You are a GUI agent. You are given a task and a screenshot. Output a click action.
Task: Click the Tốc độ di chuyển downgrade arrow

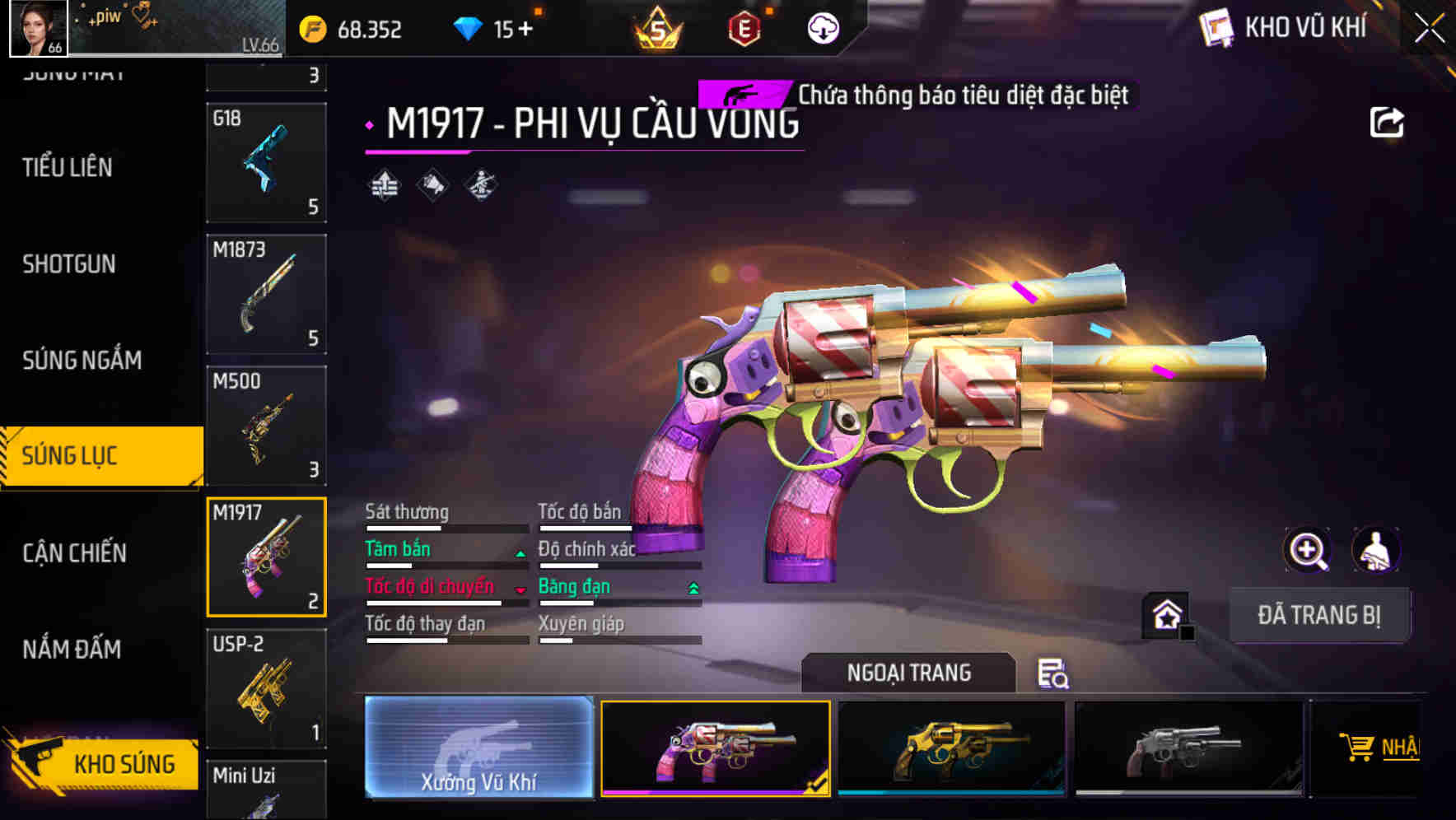(x=519, y=590)
